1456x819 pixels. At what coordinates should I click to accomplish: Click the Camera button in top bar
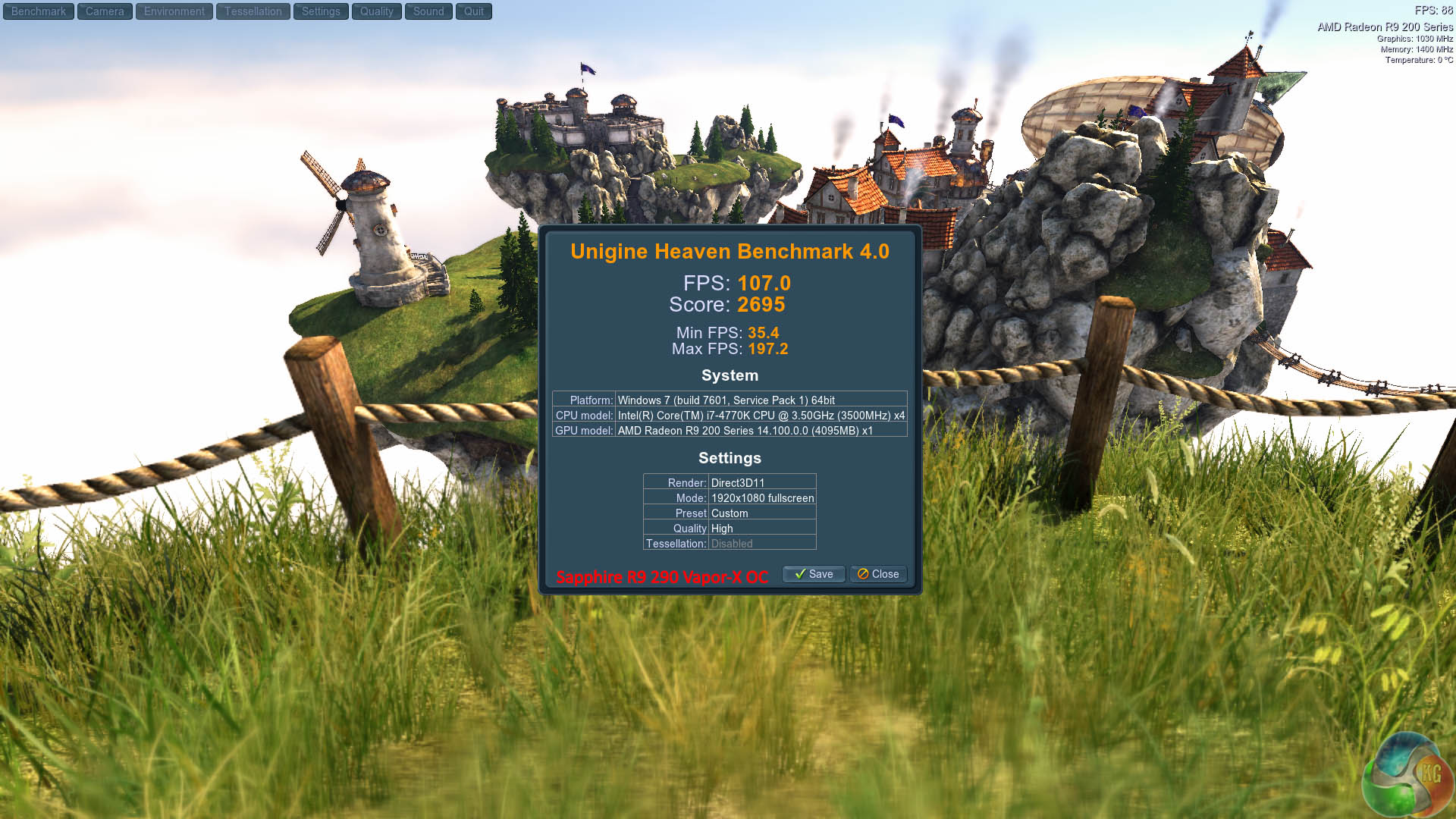click(x=105, y=11)
